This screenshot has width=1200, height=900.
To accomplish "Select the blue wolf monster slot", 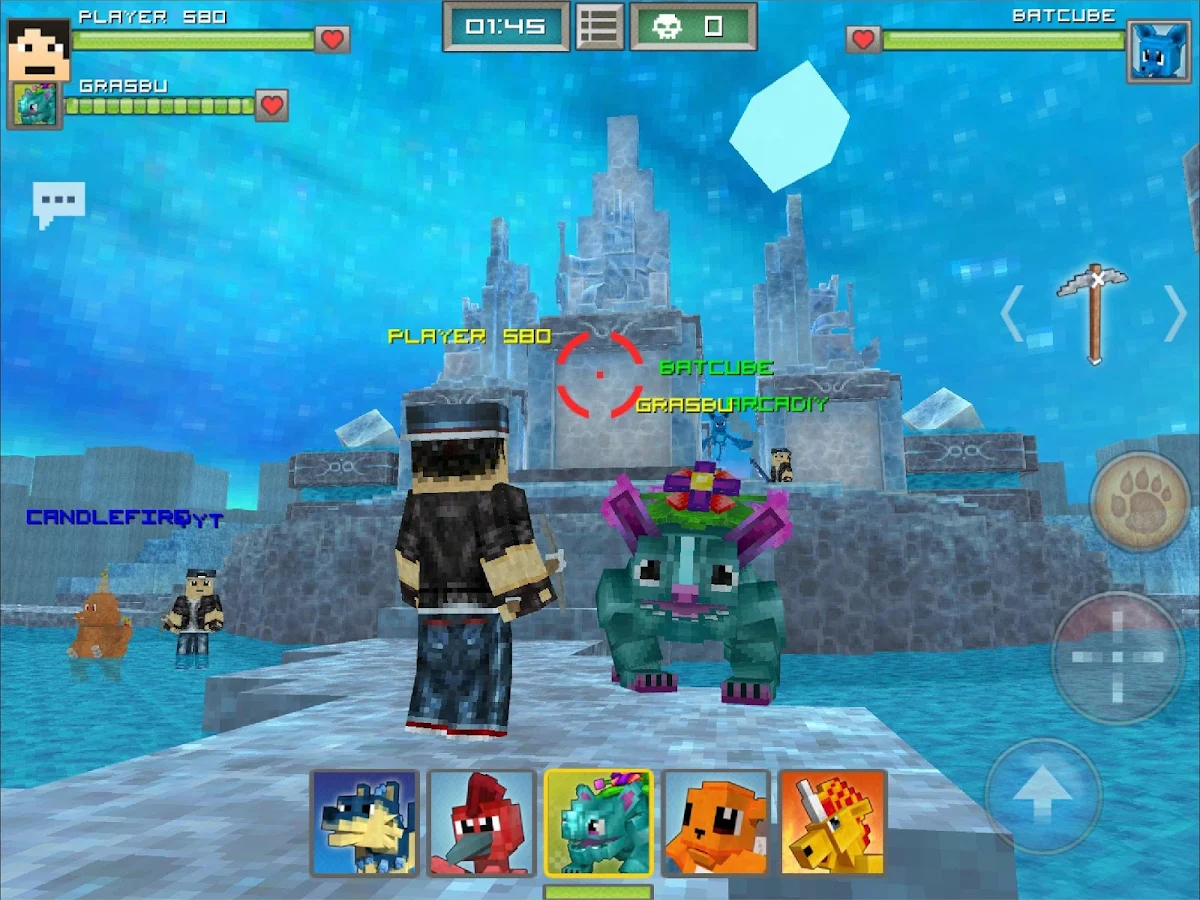I will click(x=365, y=823).
